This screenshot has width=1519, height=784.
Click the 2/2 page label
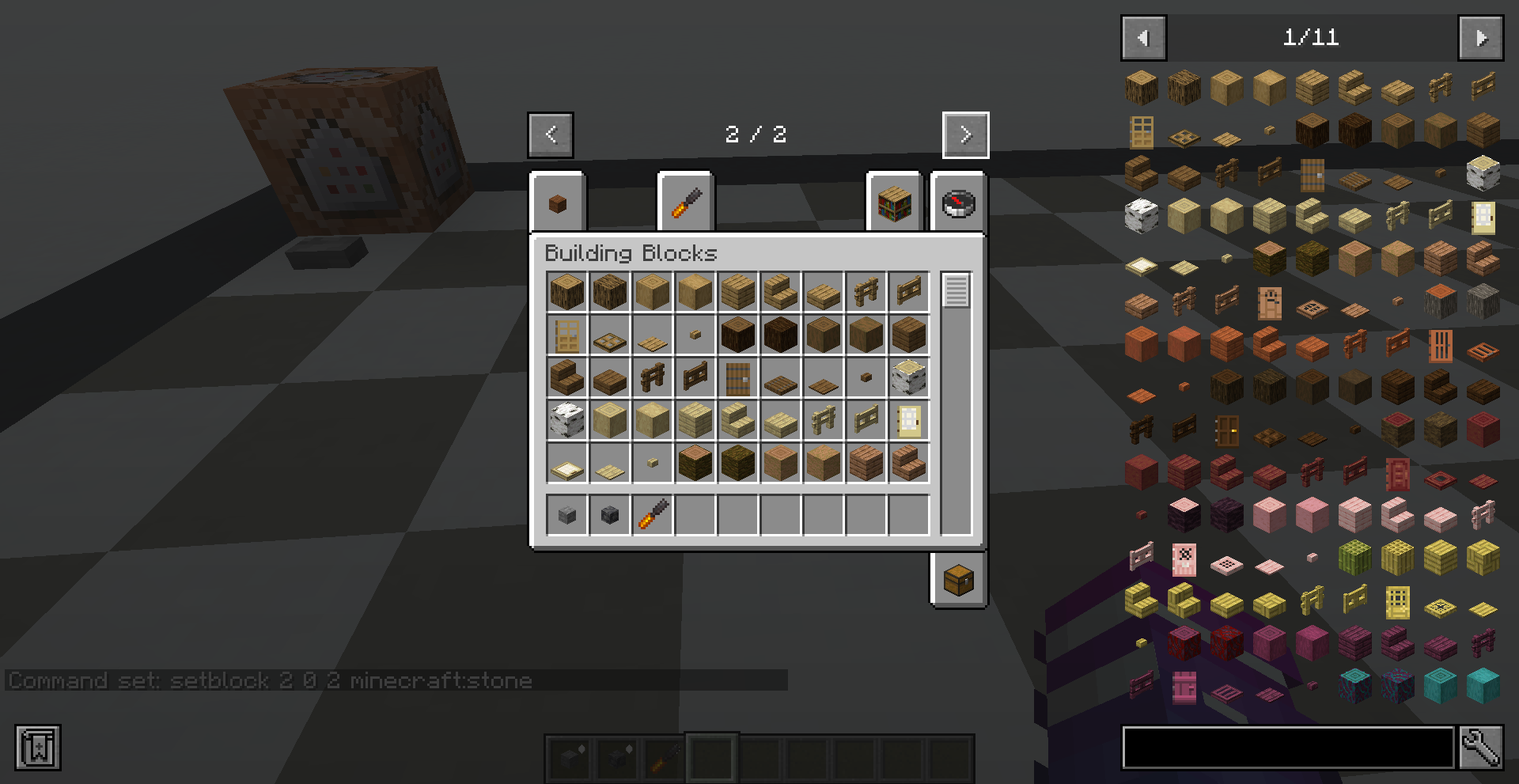(x=756, y=134)
